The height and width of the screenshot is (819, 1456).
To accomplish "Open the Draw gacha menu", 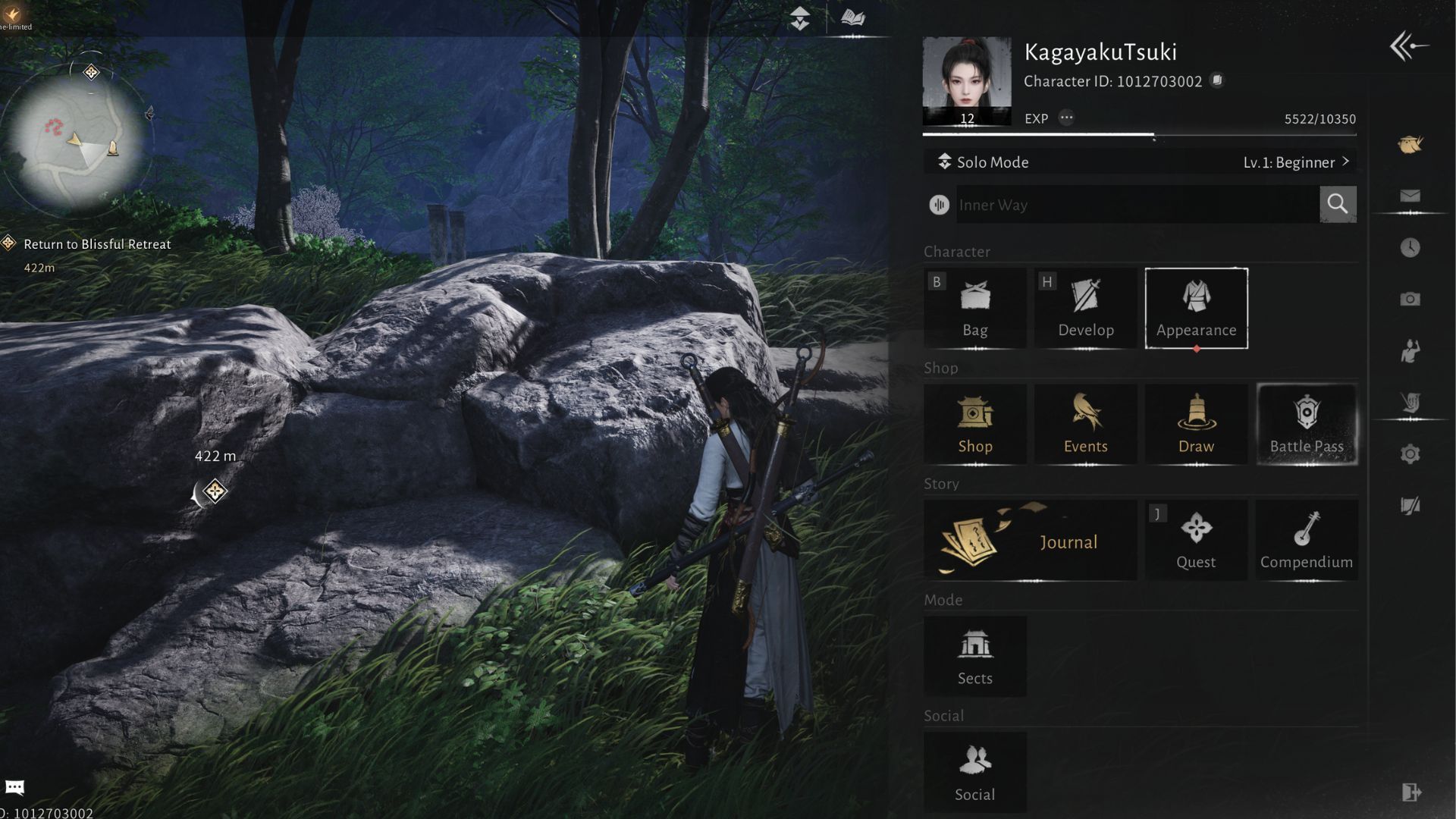I will (x=1196, y=424).
